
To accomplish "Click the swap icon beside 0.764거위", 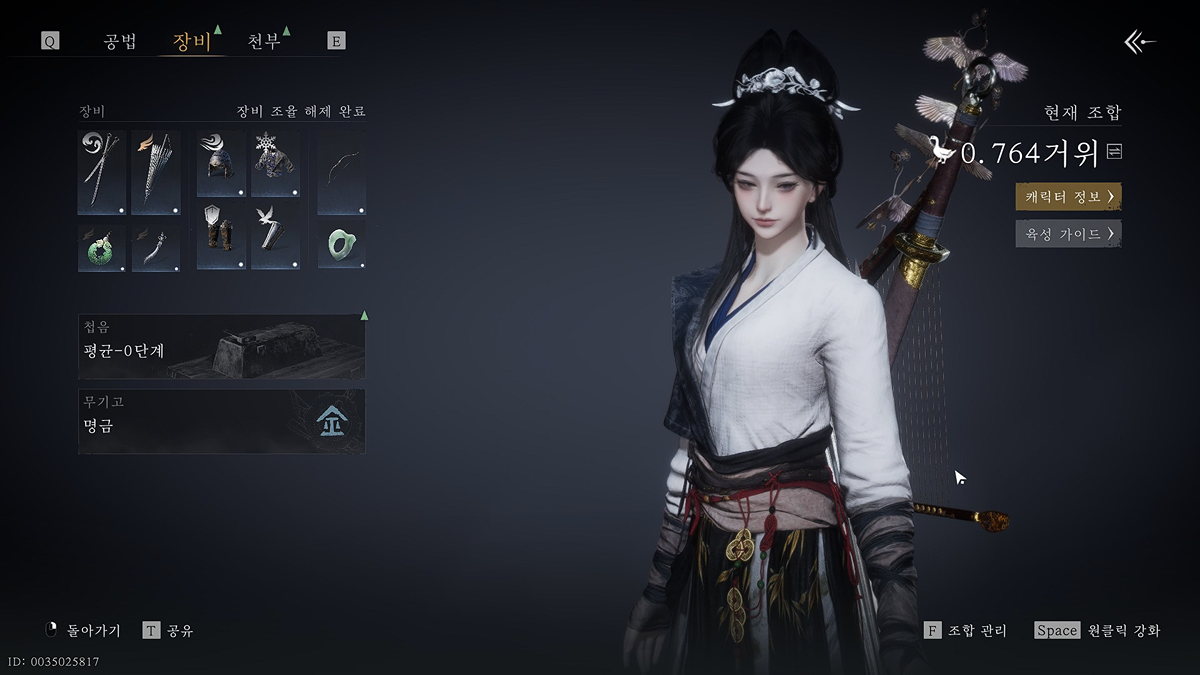I will [x=1114, y=152].
